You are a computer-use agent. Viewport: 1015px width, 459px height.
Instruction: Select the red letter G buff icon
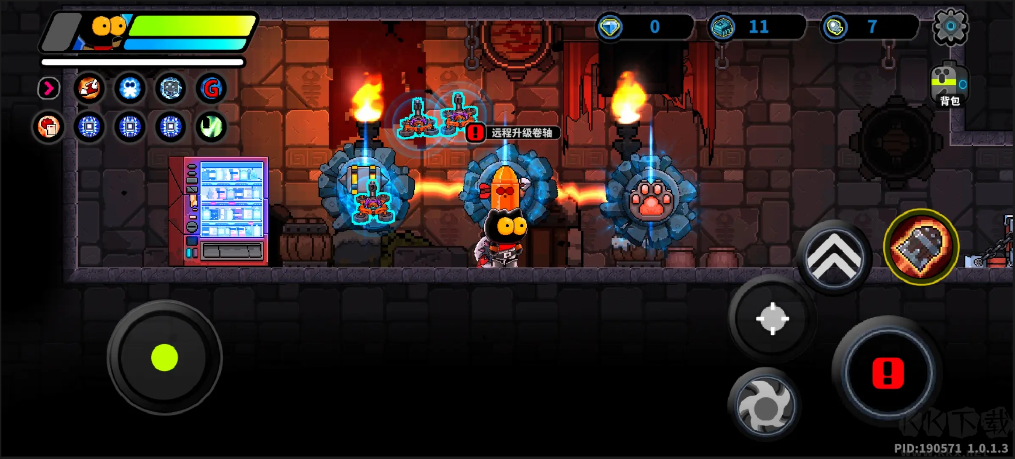210,88
